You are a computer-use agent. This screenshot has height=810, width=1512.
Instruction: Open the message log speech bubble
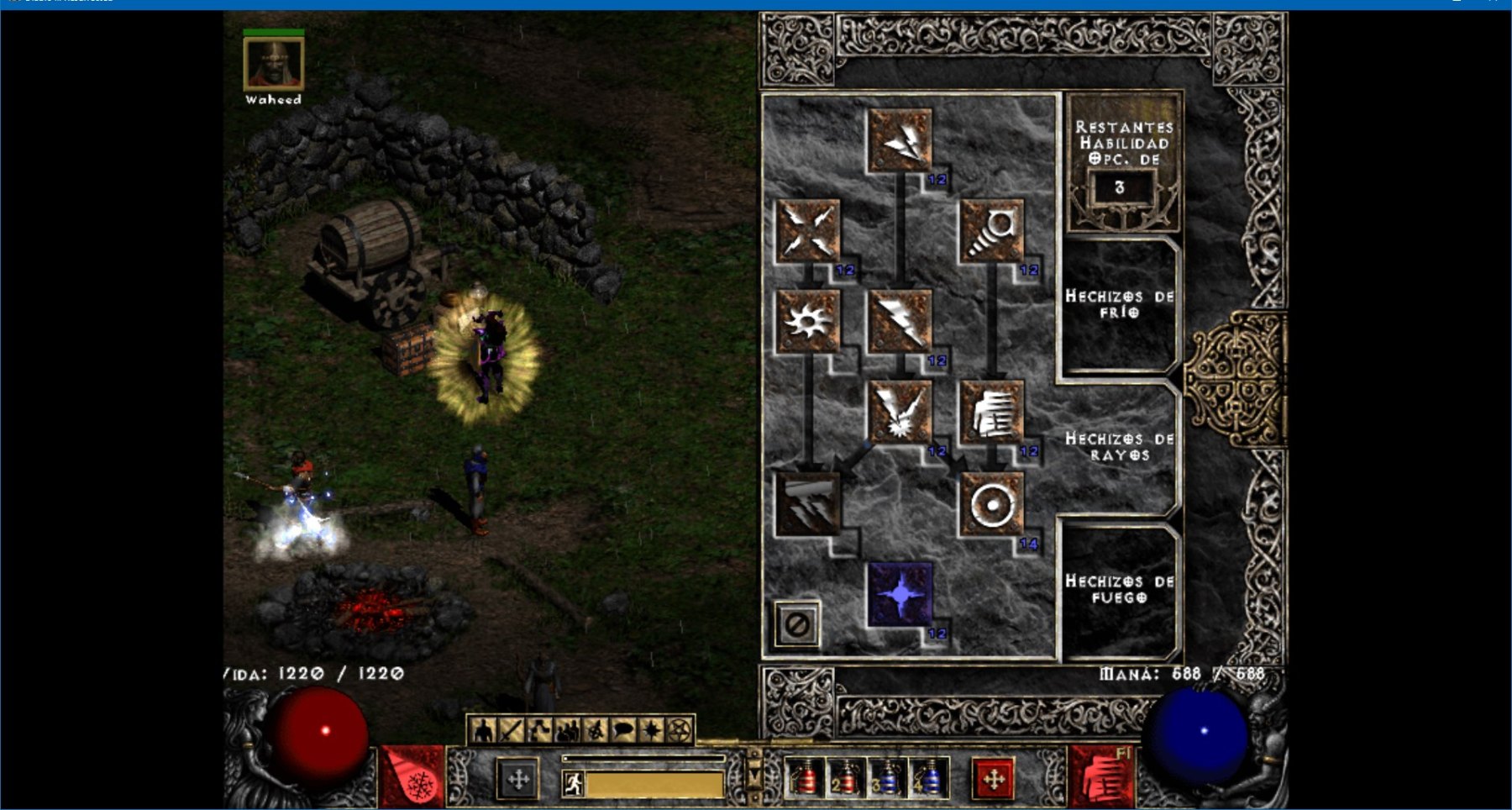pos(622,730)
